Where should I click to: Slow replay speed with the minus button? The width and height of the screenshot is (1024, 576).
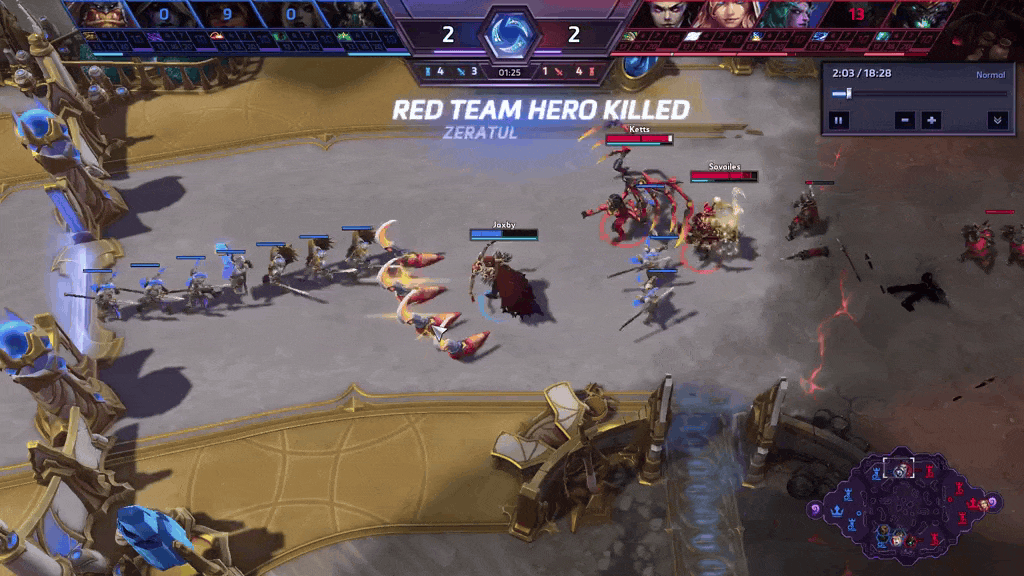[x=904, y=120]
